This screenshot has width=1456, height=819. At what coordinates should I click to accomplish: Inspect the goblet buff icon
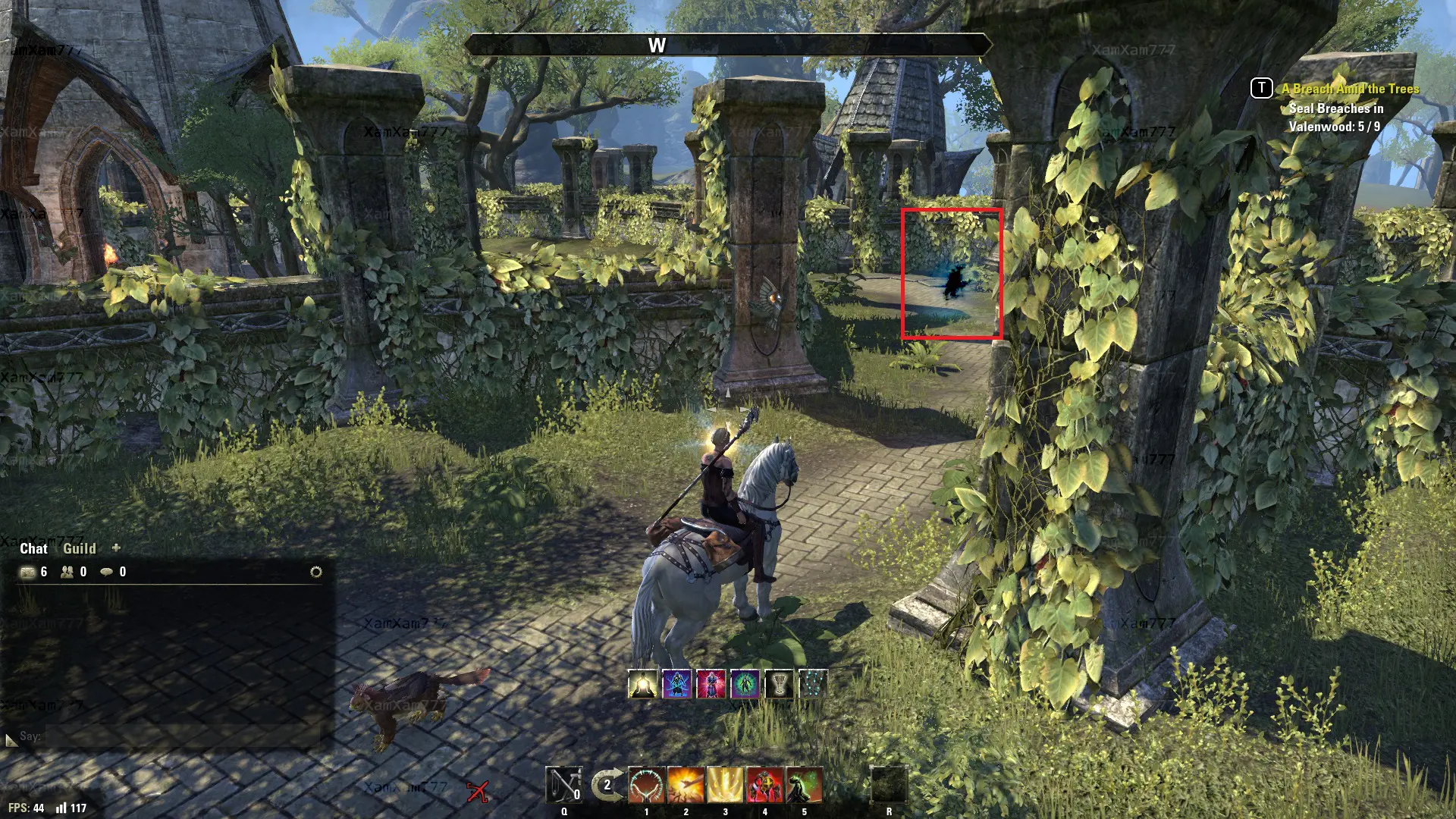click(x=779, y=684)
